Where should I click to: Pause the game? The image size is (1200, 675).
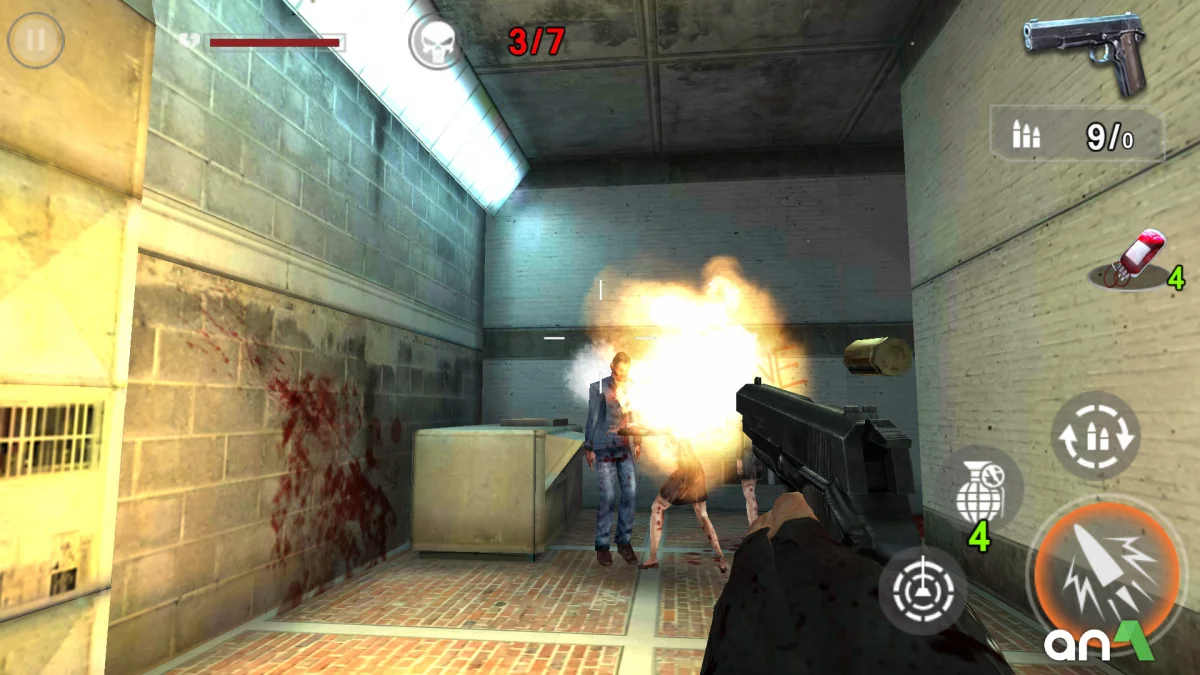[x=36, y=41]
